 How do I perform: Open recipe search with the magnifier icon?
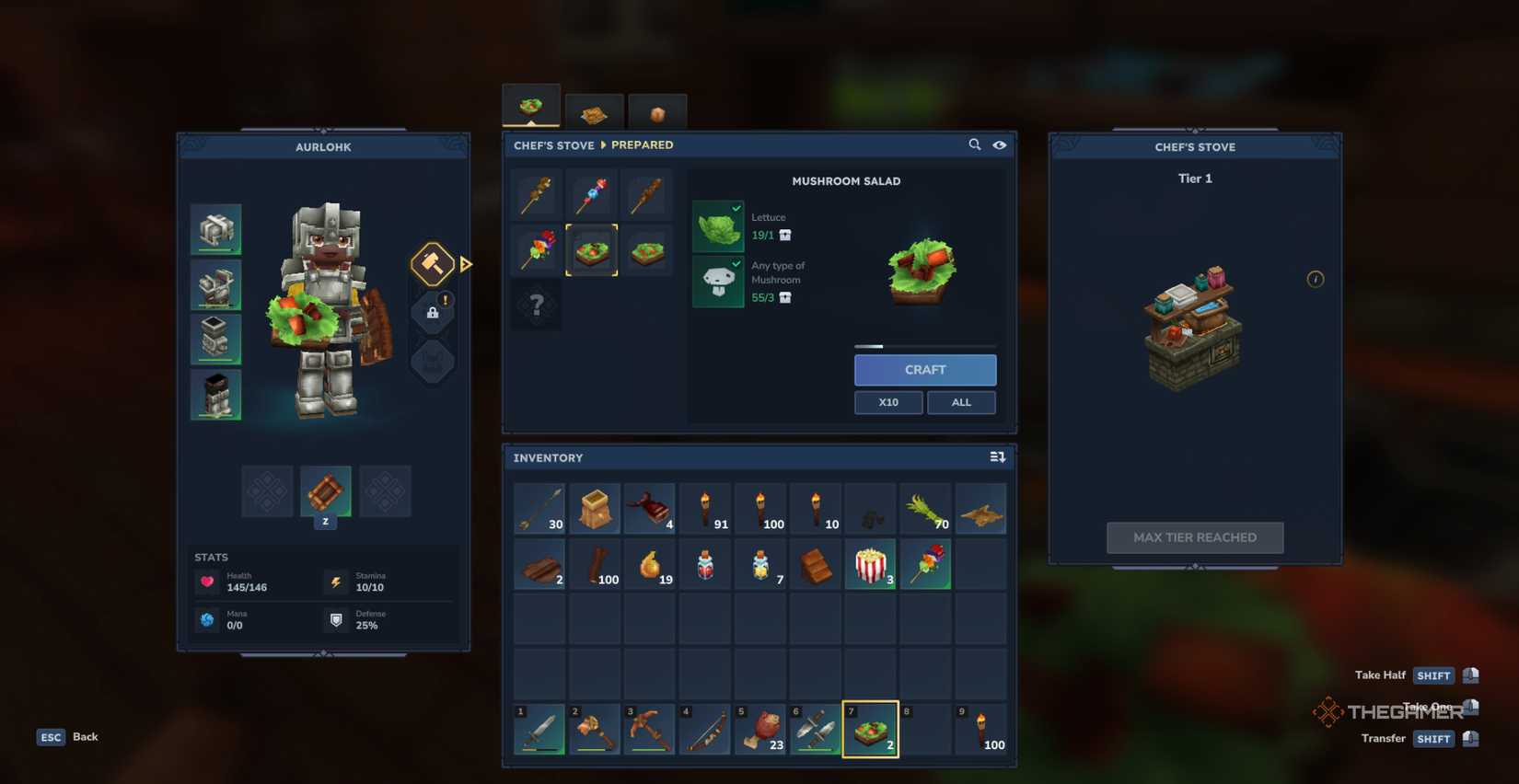click(975, 144)
